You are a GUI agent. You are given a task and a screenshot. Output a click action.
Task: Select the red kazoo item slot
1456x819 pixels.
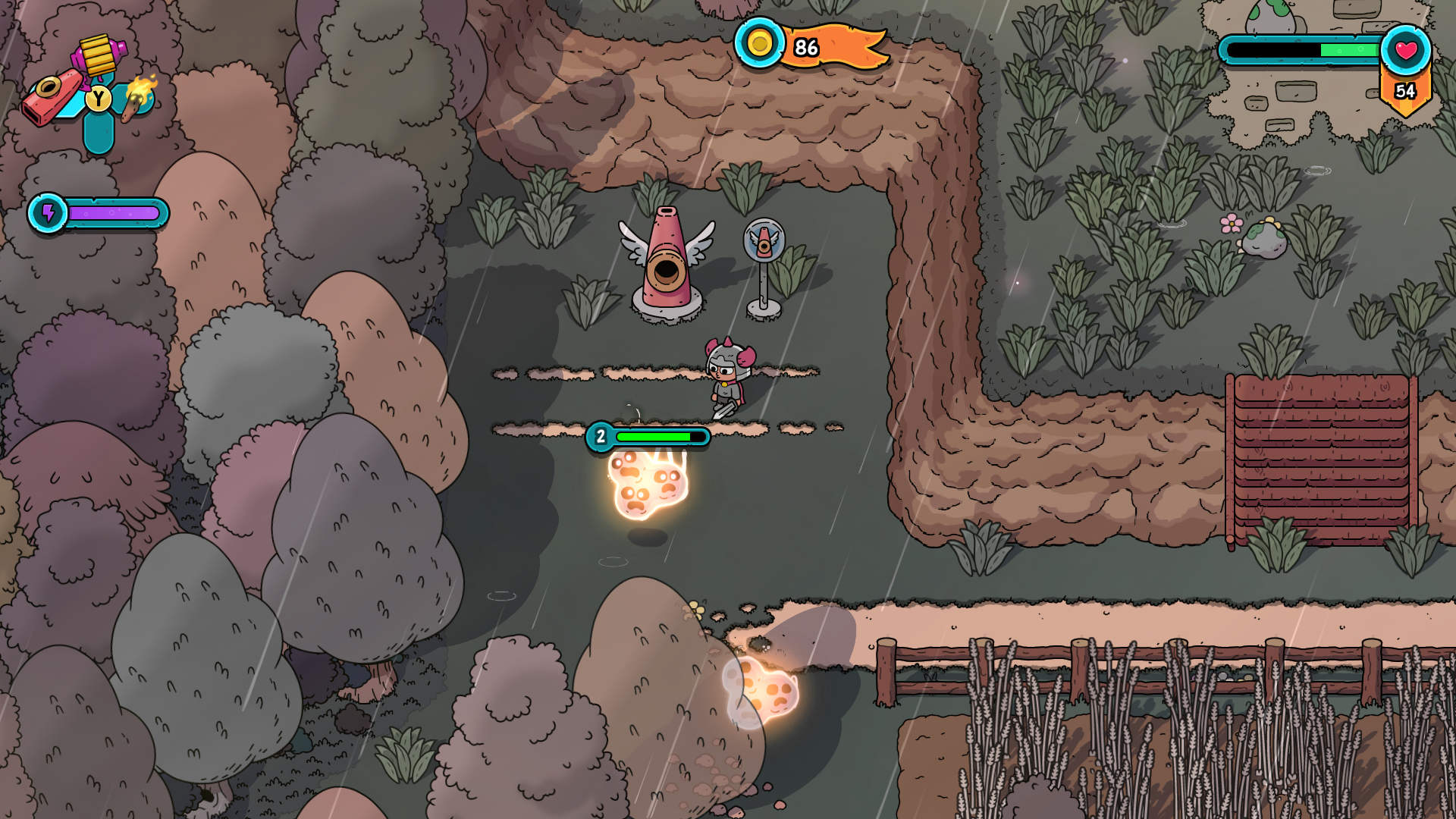click(x=52, y=97)
